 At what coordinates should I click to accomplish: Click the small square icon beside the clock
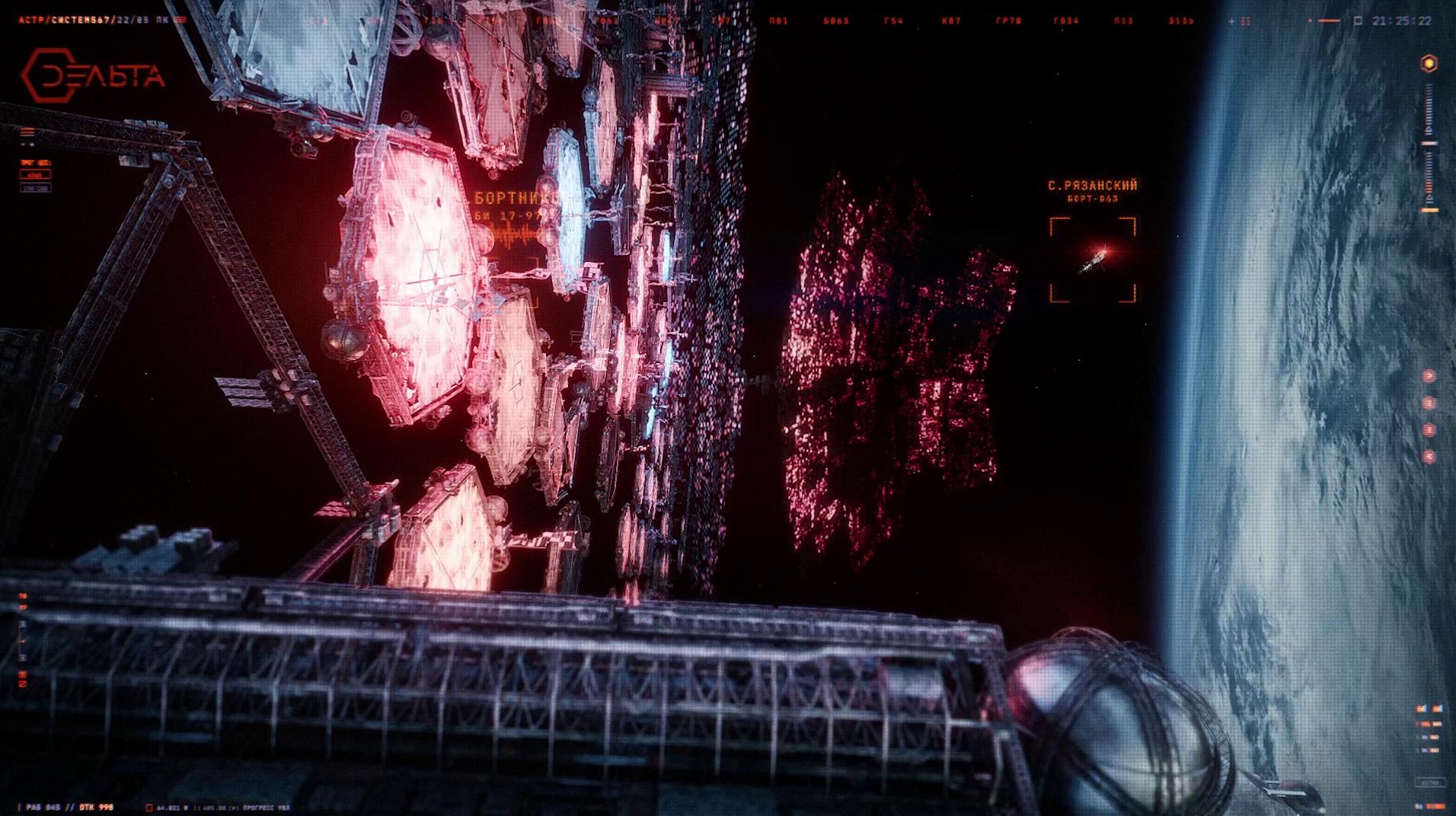click(x=1358, y=21)
